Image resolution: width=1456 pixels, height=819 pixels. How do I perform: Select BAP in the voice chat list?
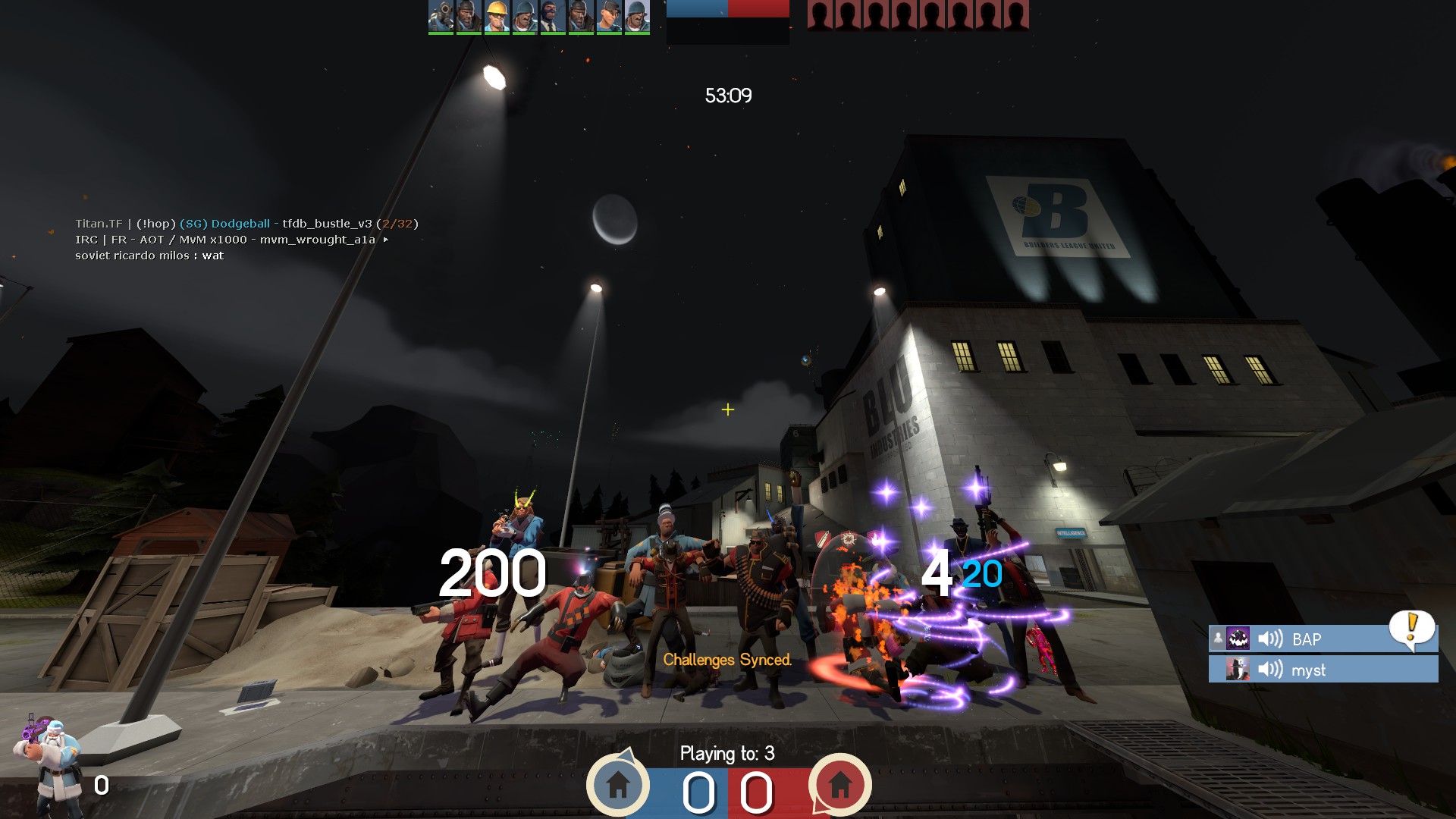pos(1306,639)
